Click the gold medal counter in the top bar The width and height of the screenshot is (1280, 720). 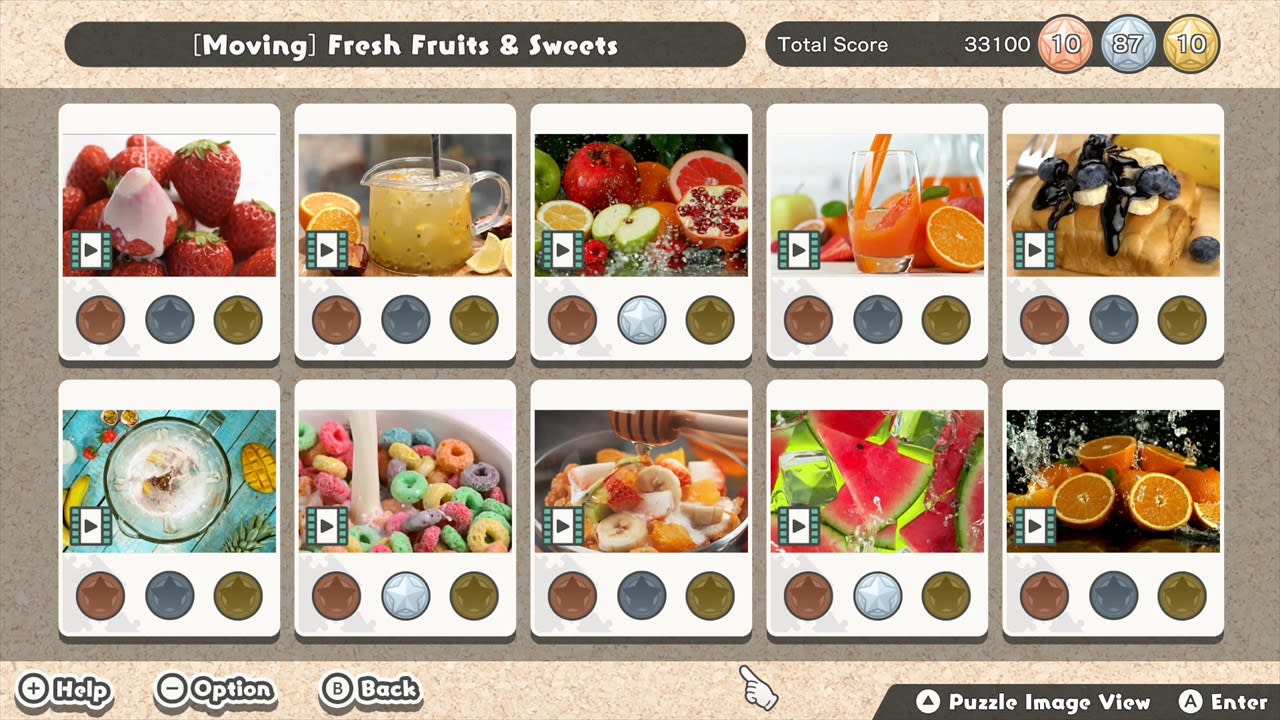coord(1191,44)
